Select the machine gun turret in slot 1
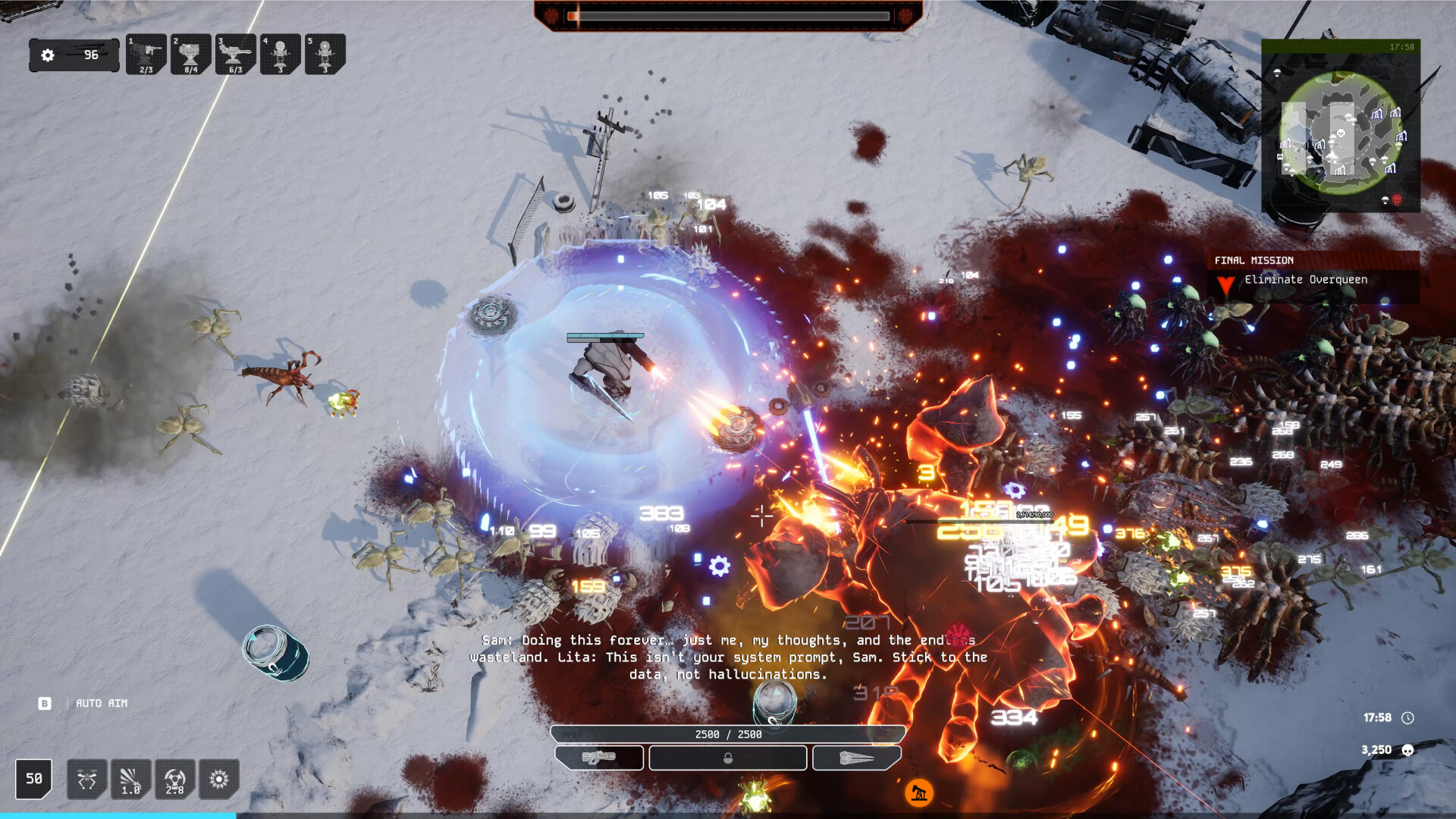 (146, 55)
